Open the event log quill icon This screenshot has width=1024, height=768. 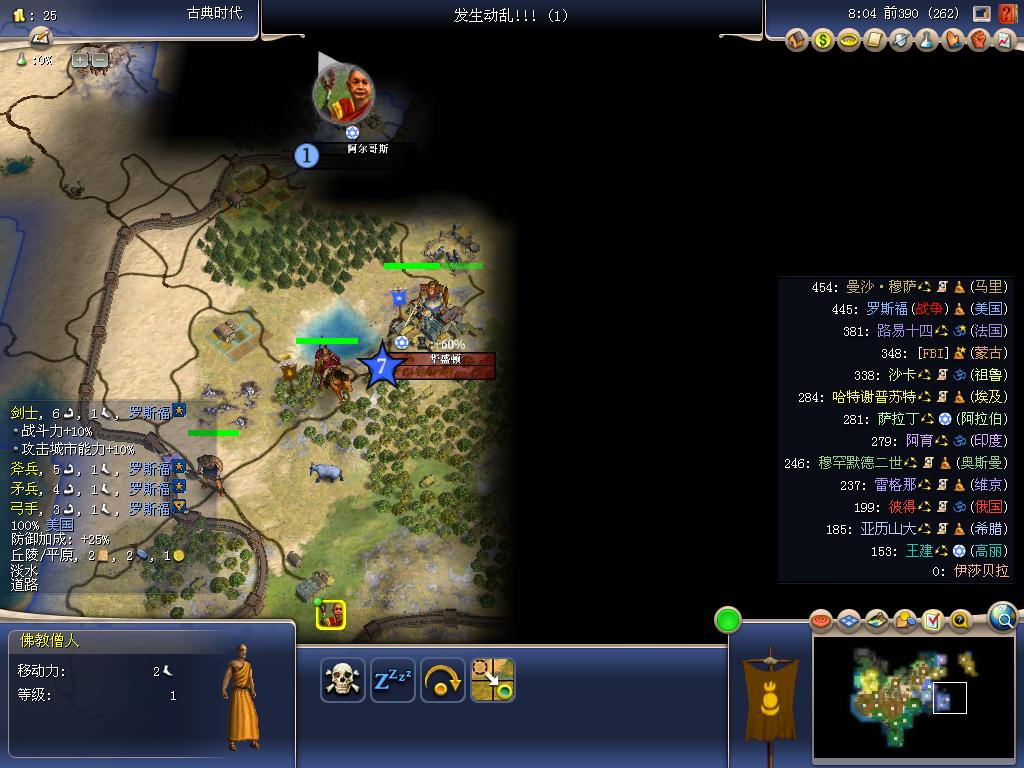pyautogui.click(x=40, y=37)
